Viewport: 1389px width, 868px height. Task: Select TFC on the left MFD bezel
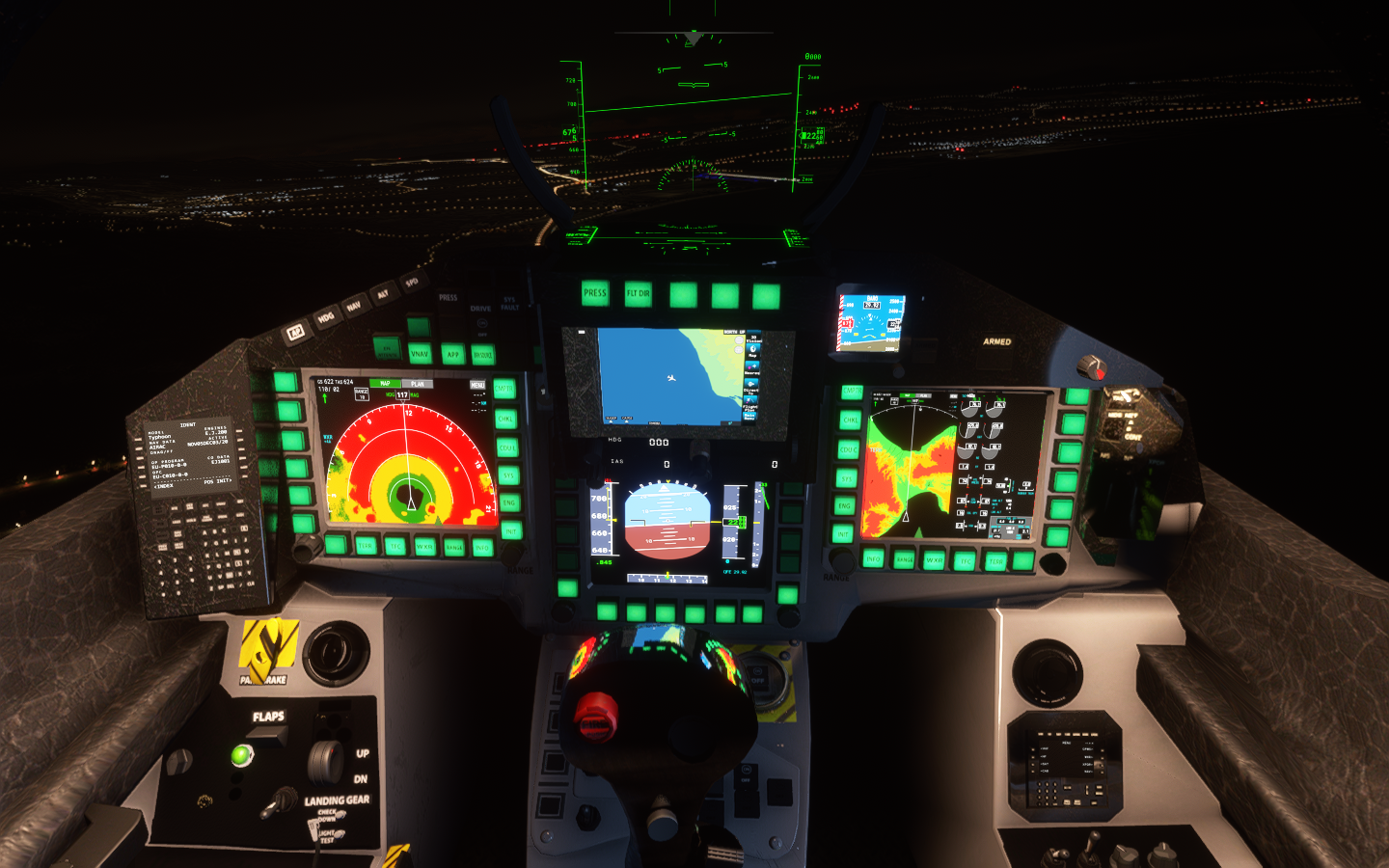pyautogui.click(x=396, y=546)
